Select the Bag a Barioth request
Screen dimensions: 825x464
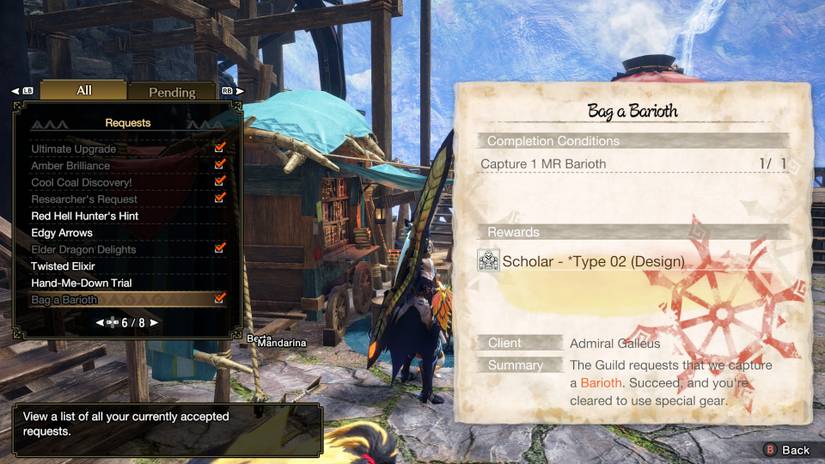coord(64,300)
